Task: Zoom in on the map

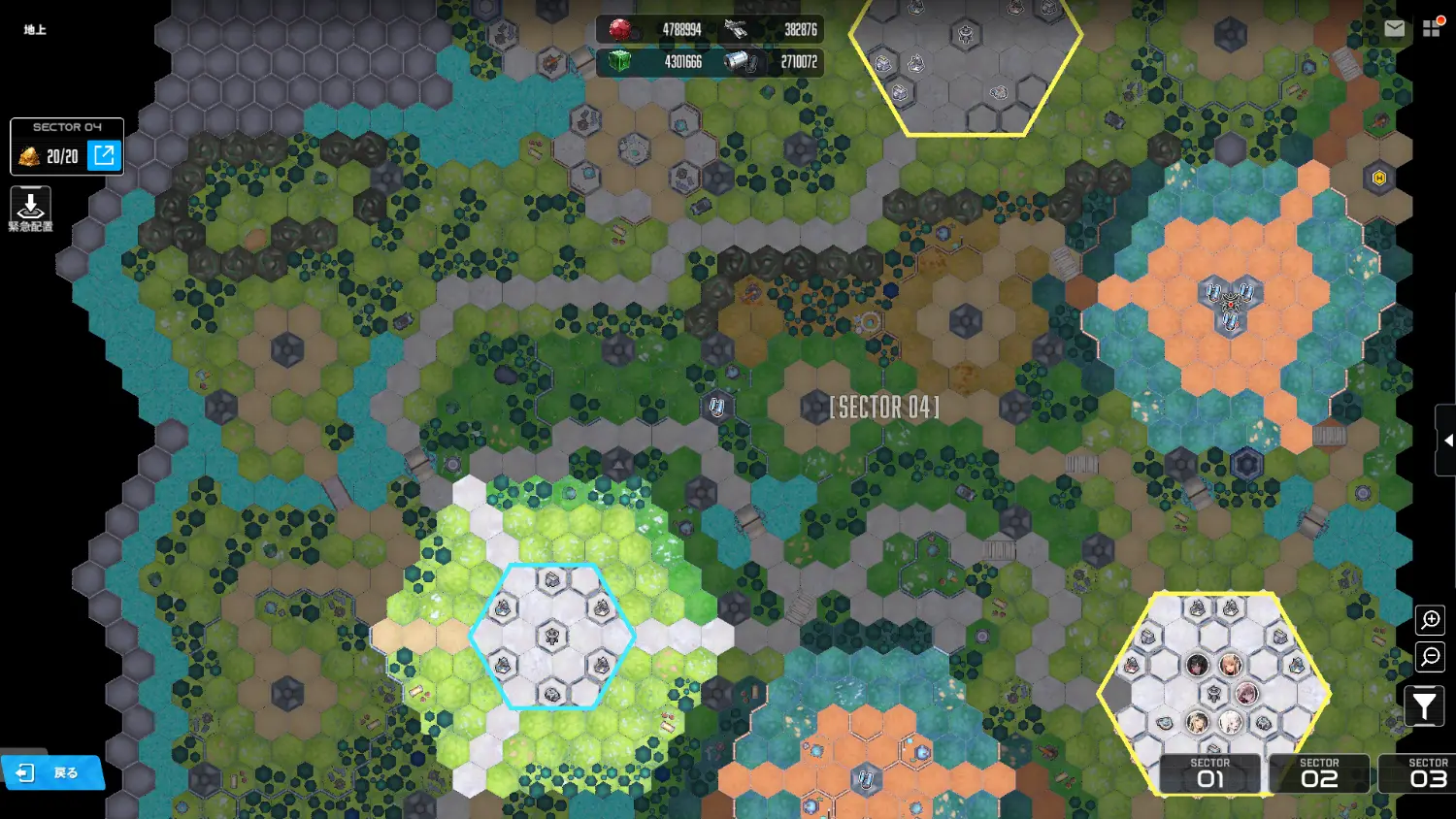Action: pos(1431,619)
